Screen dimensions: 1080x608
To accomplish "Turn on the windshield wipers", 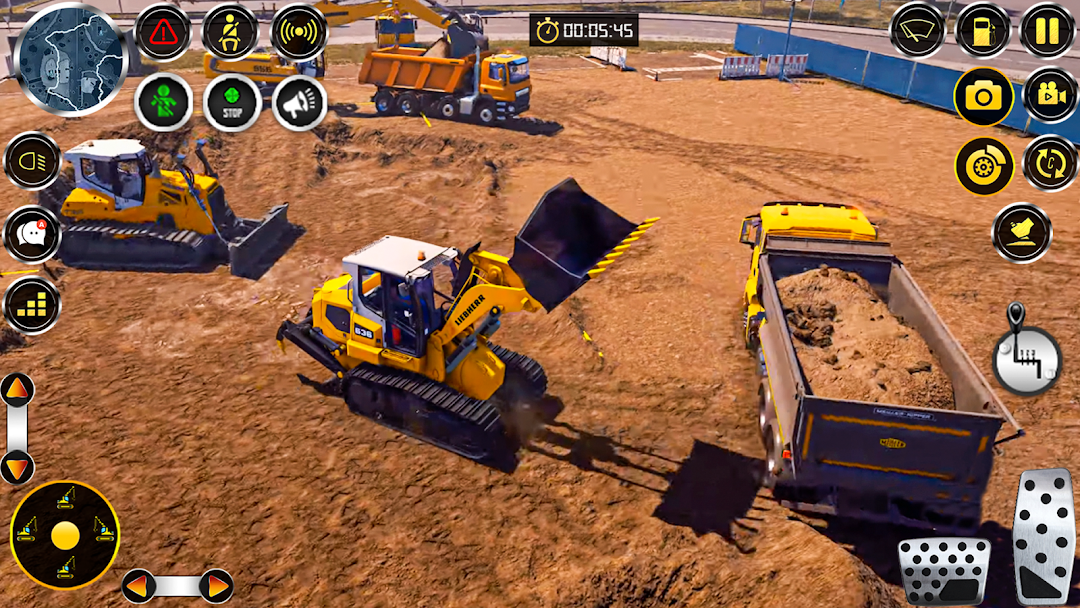I will [x=917, y=30].
